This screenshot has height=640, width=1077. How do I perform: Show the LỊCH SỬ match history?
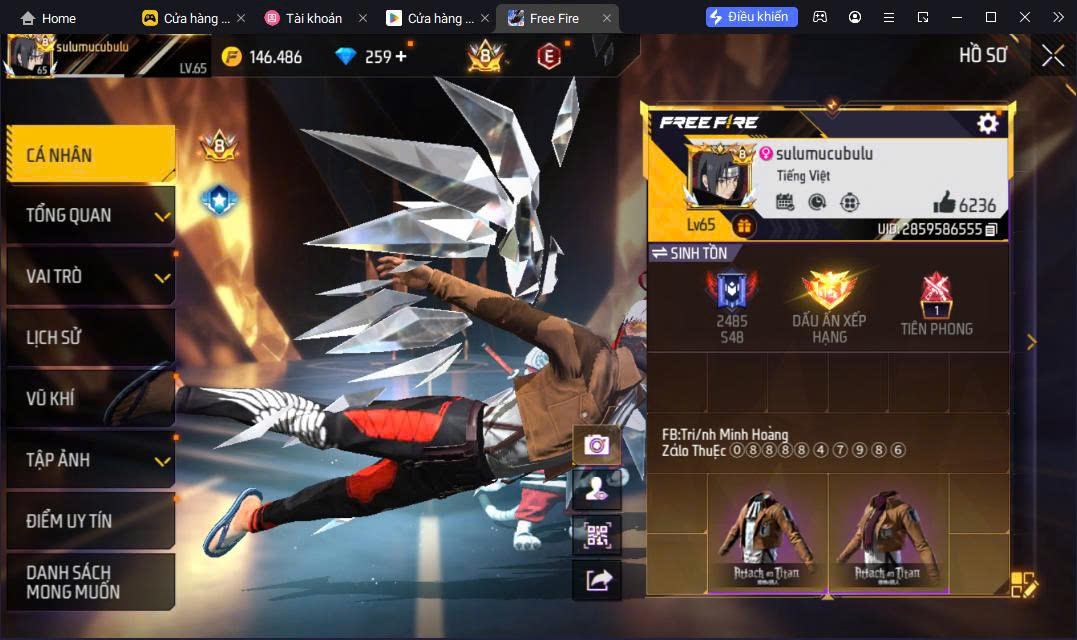(90, 337)
